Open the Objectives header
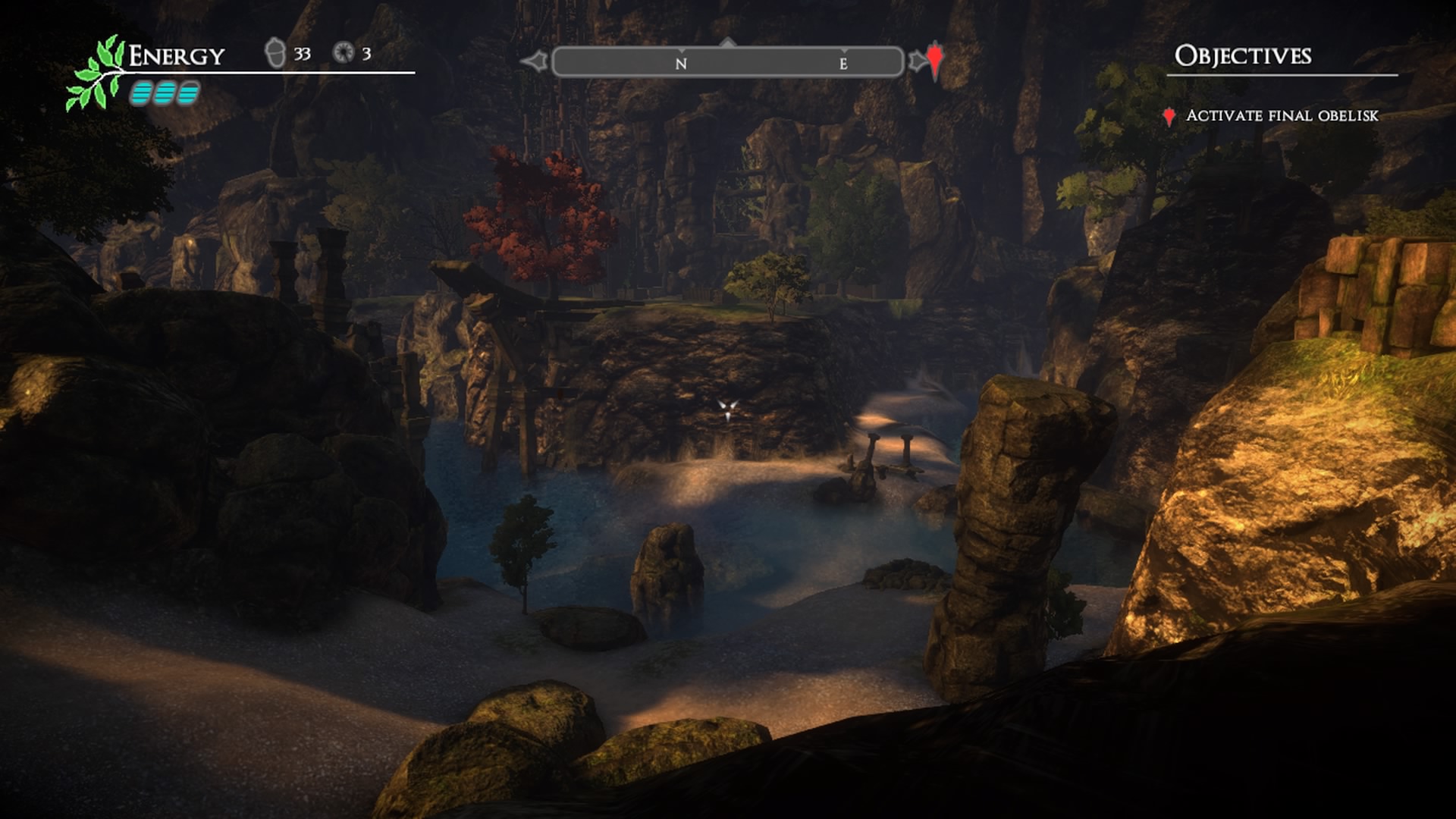This screenshot has height=819, width=1456. [x=1243, y=56]
